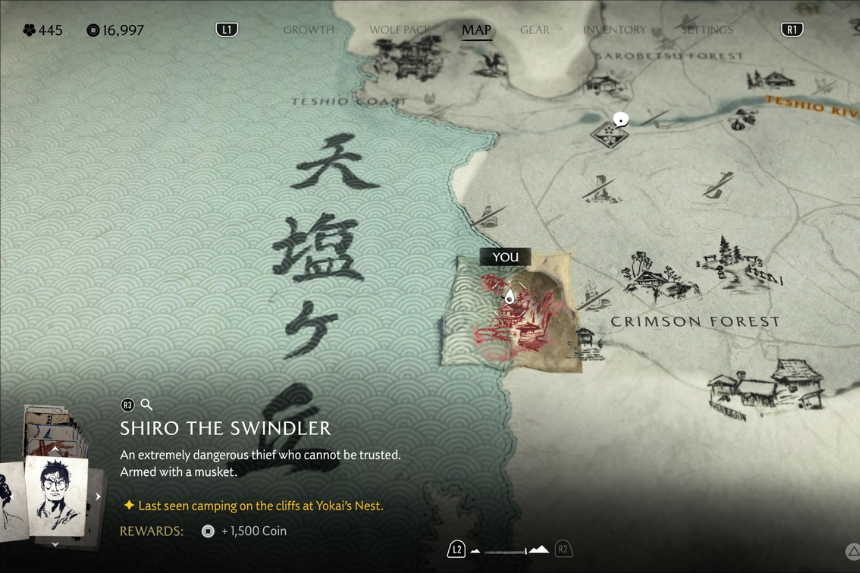Open the Wolf Pack tab

coord(400,30)
